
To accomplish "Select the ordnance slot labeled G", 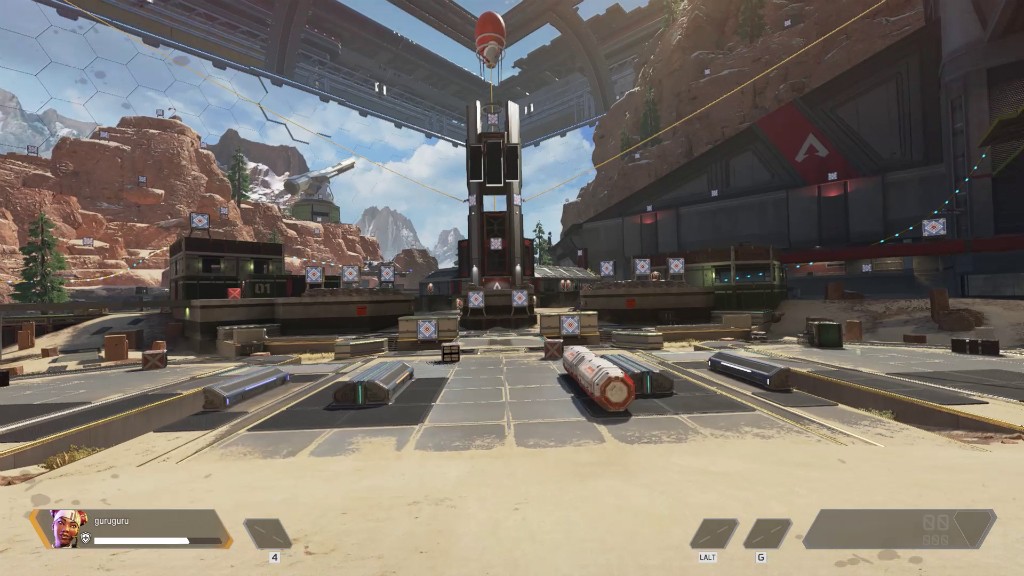I will (767, 533).
